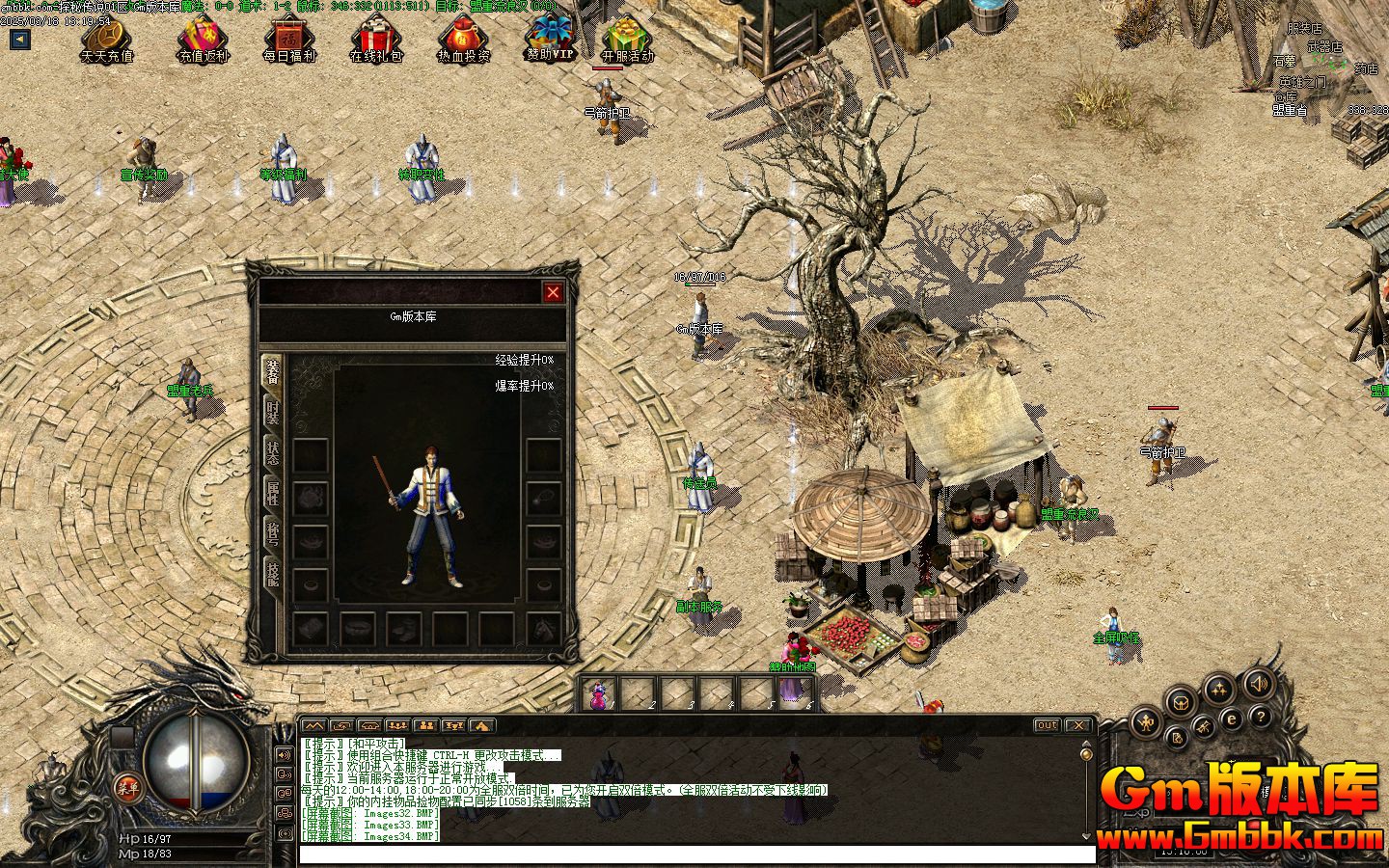Open the 充值返利 recharge rebate icon

202,40
